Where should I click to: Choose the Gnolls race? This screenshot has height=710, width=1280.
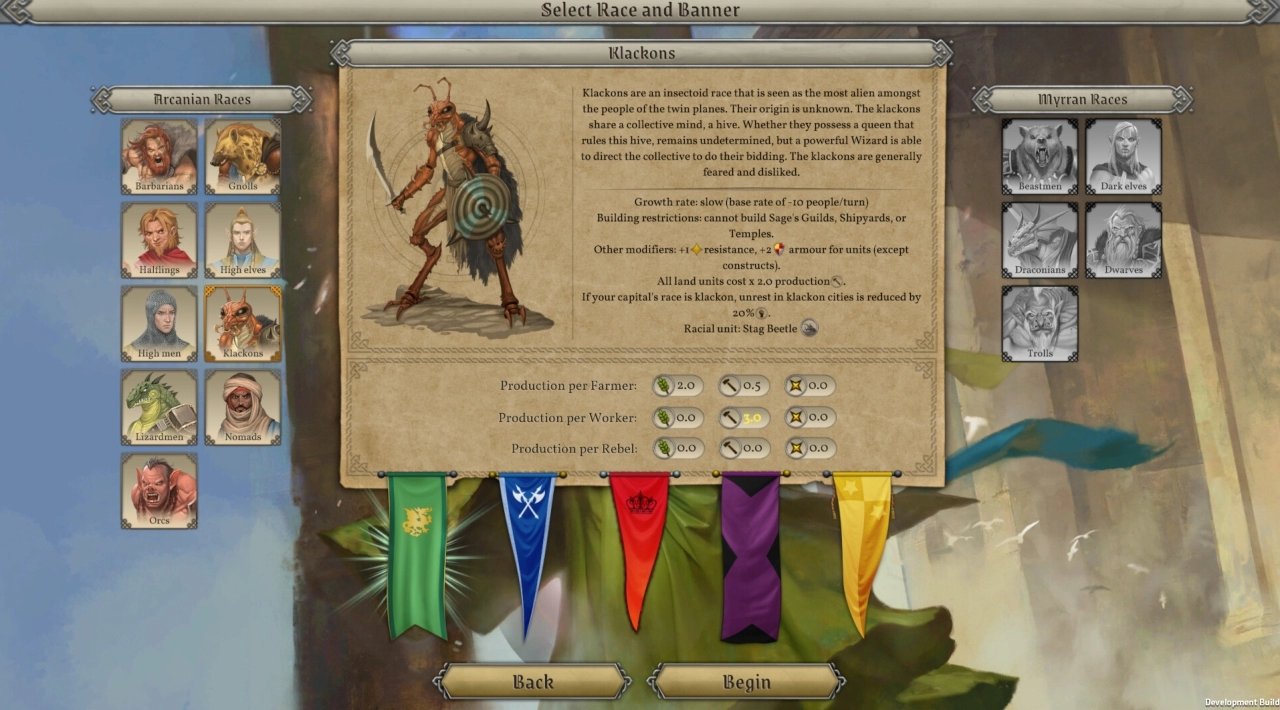tap(243, 157)
